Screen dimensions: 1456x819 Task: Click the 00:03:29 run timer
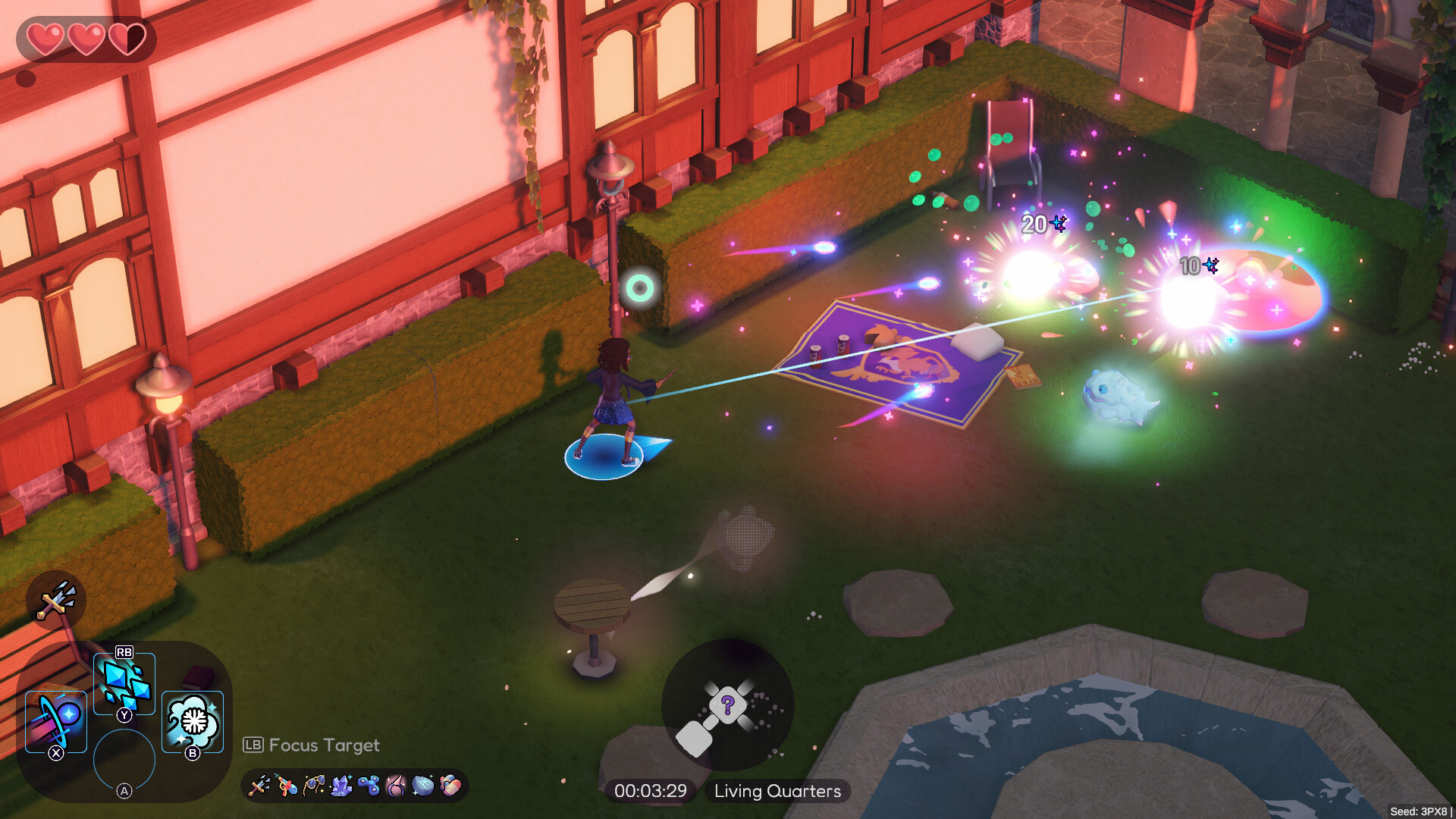[651, 791]
